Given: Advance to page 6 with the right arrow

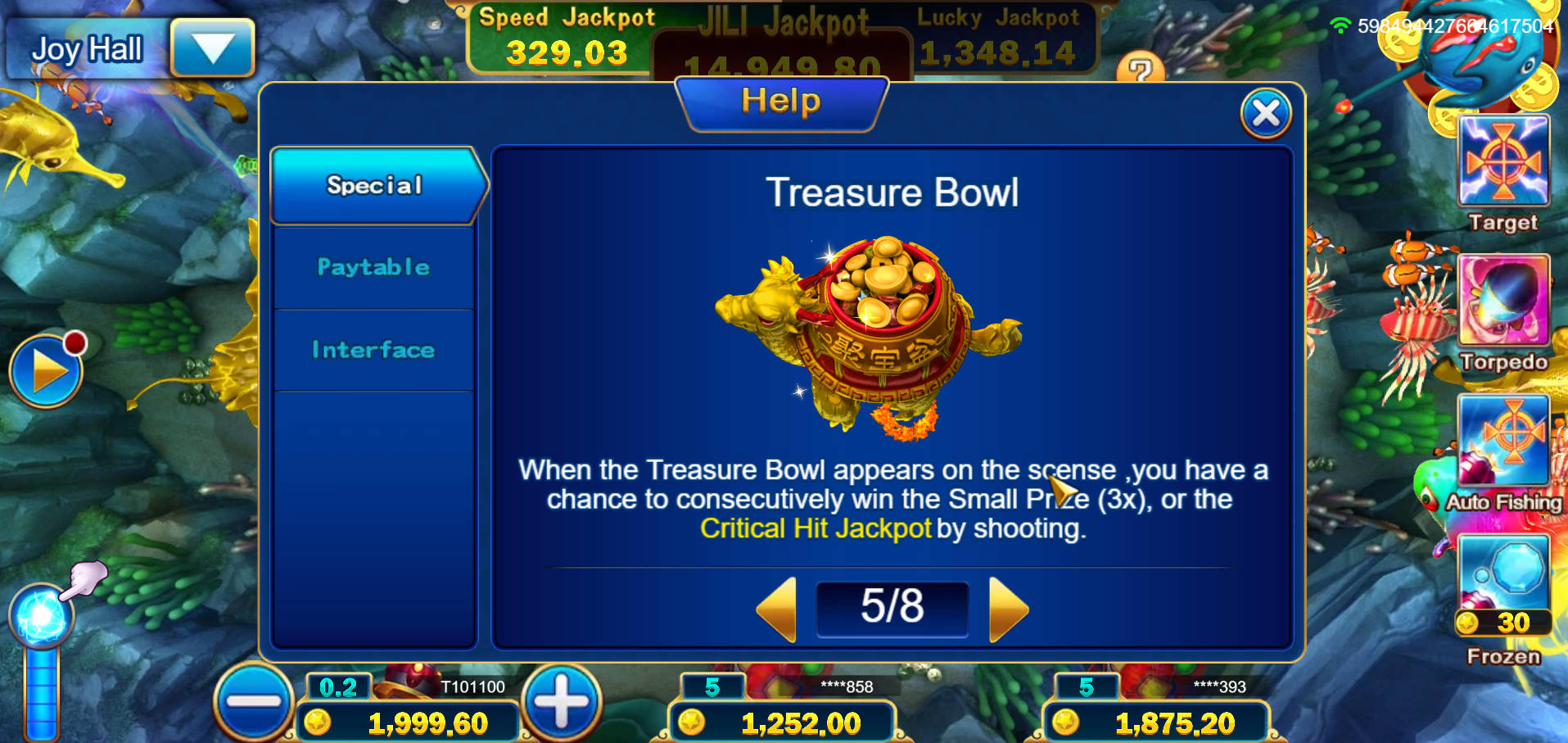Looking at the screenshot, I should click(1009, 609).
